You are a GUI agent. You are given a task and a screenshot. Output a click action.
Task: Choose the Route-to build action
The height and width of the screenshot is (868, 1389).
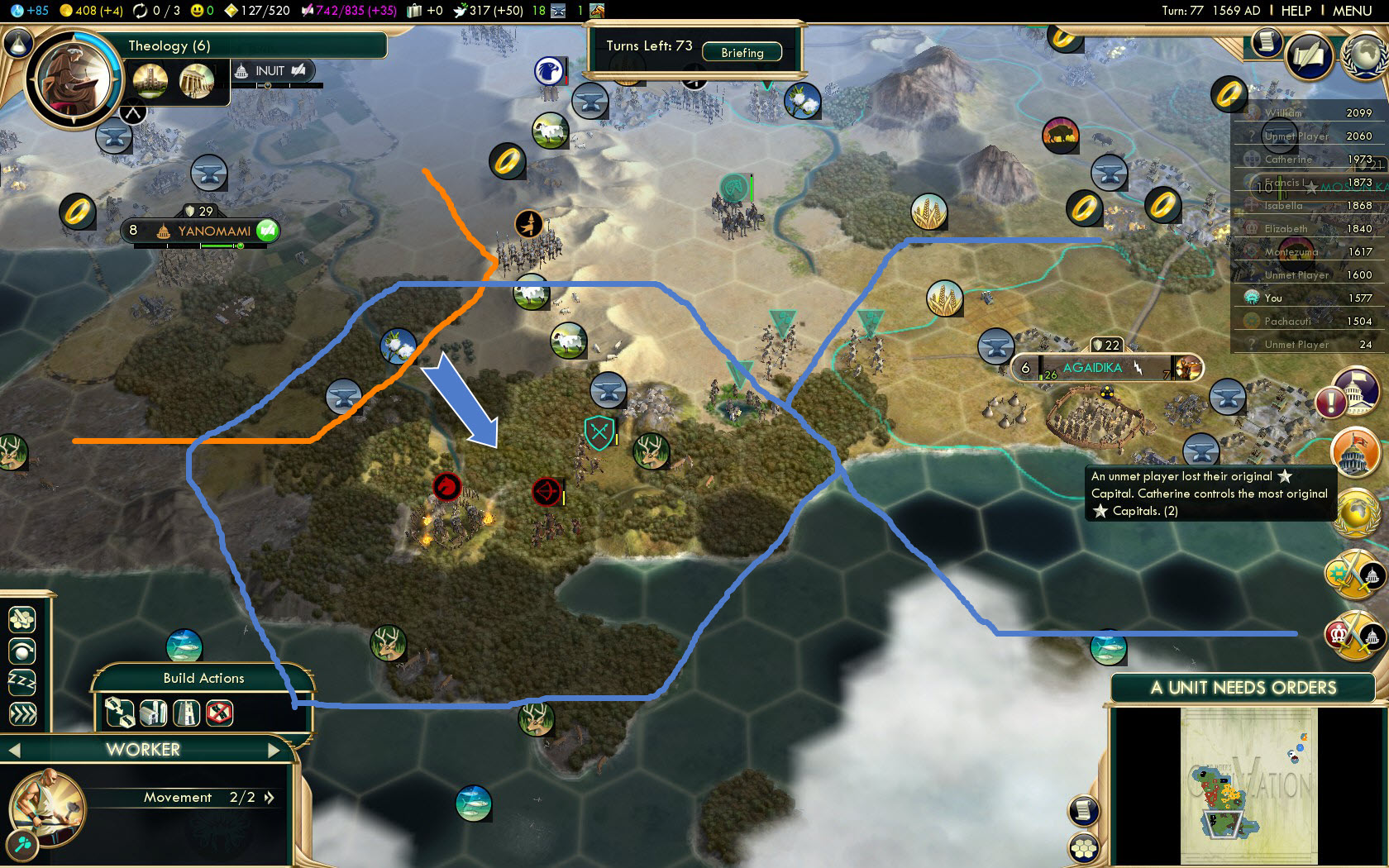point(120,713)
